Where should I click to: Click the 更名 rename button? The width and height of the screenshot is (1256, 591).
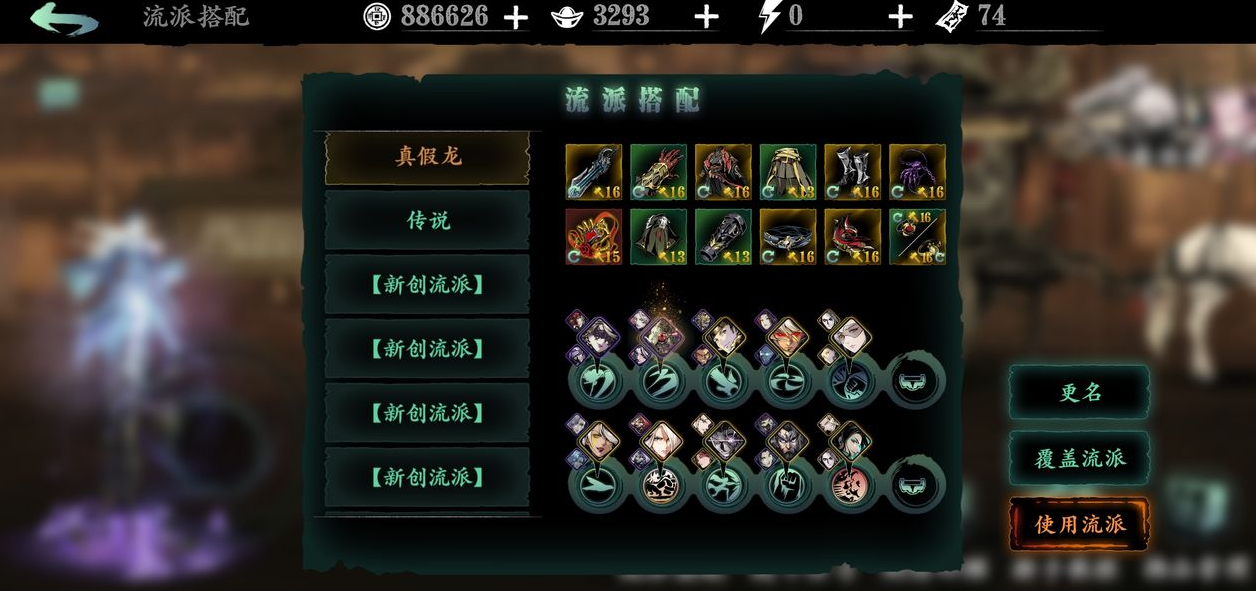click(1079, 393)
